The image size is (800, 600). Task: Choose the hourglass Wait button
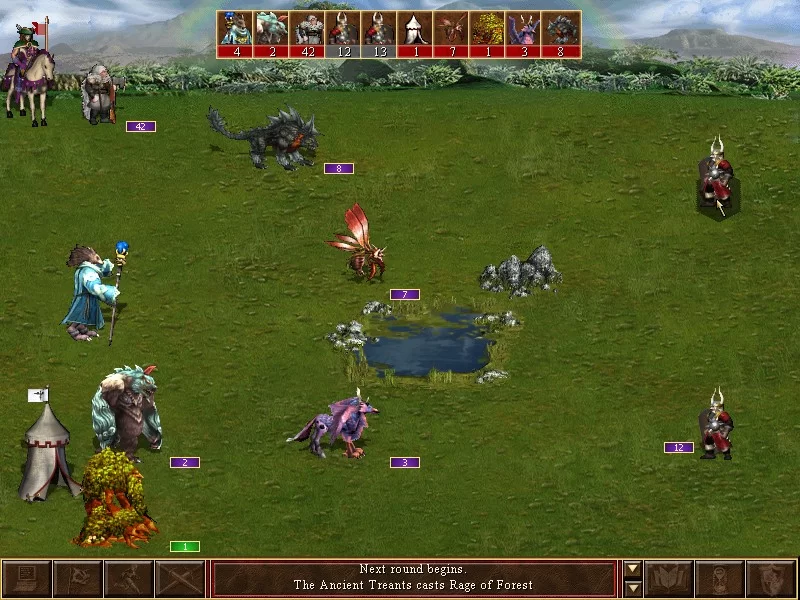tap(722, 579)
